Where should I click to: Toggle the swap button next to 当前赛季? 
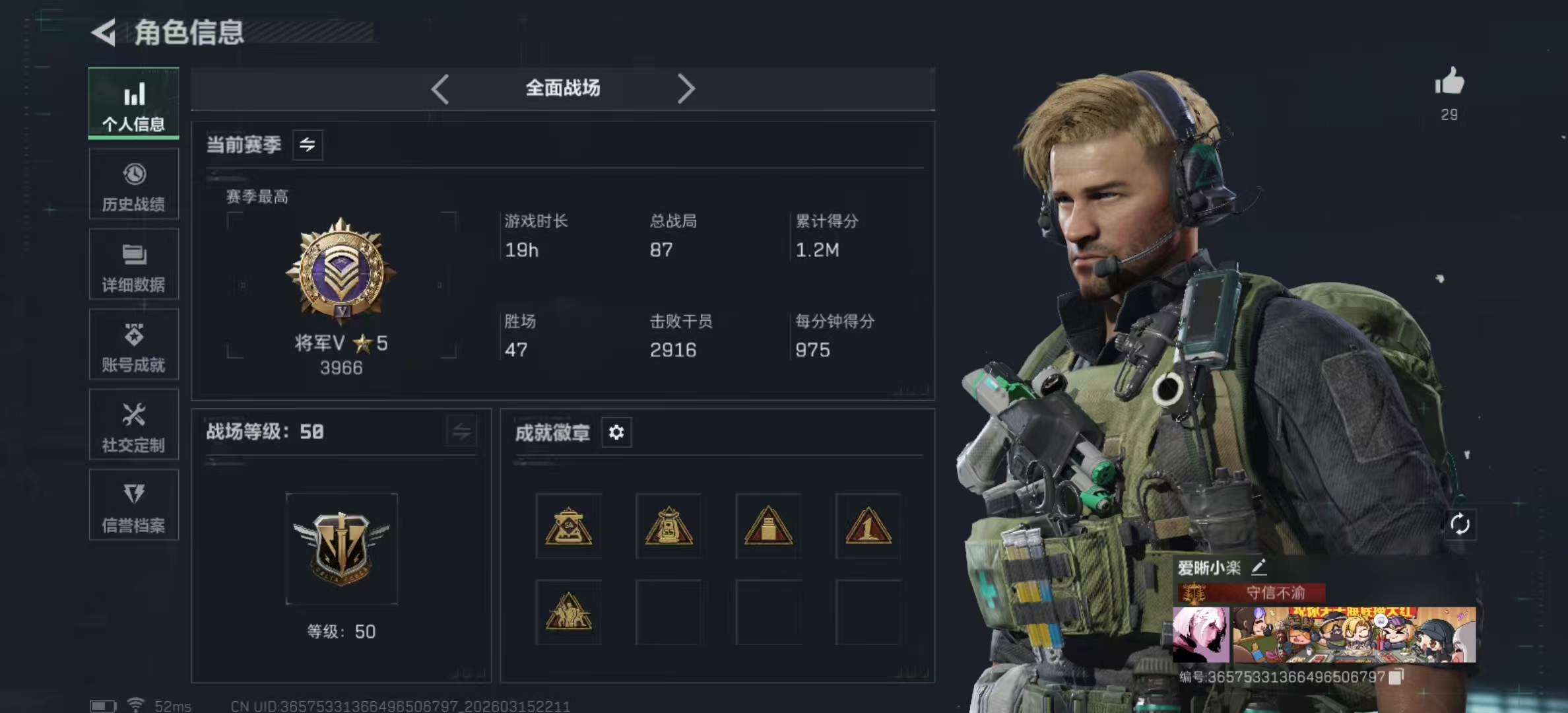pyautogui.click(x=308, y=145)
